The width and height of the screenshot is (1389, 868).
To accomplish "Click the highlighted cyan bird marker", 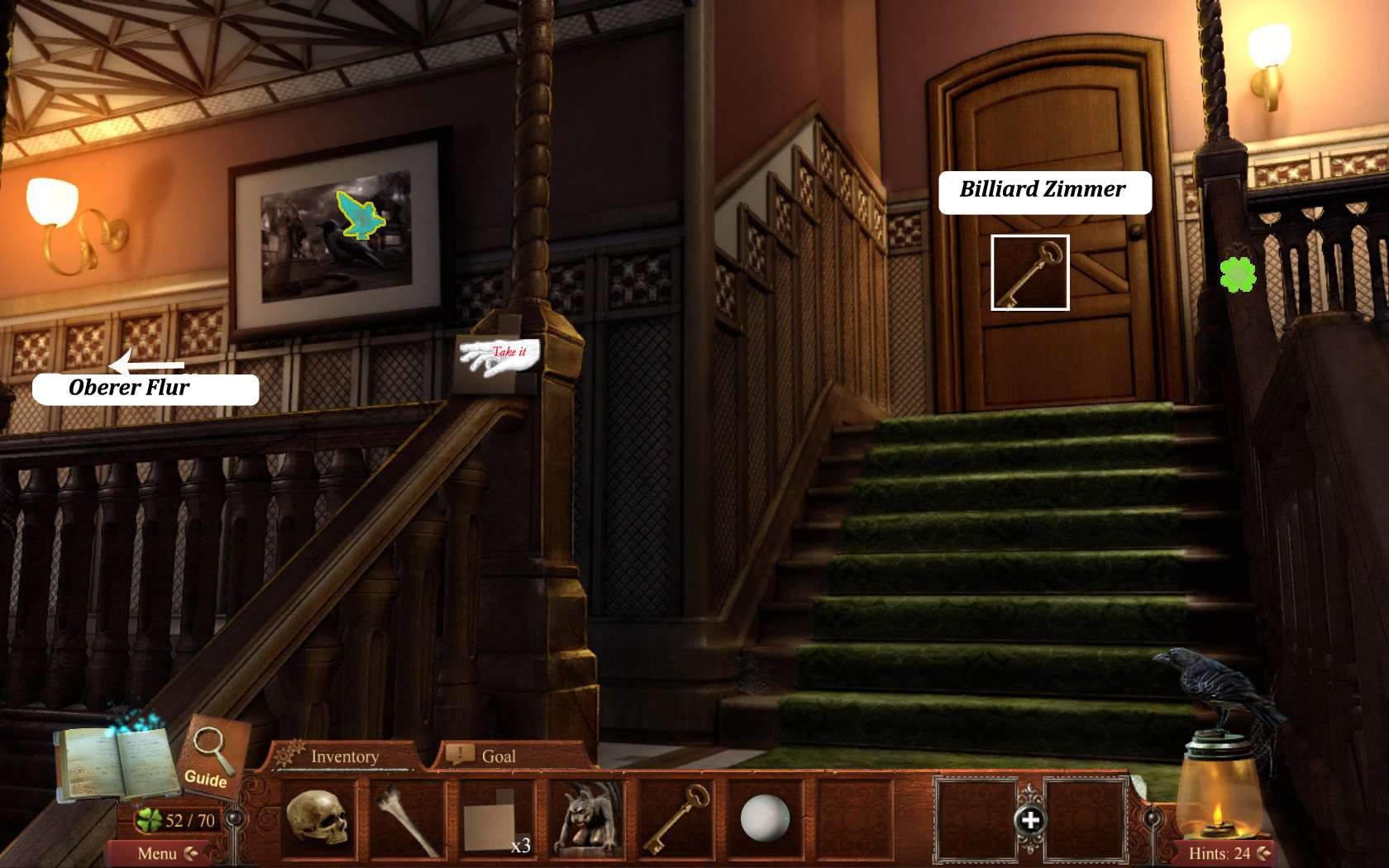I will coord(360,215).
